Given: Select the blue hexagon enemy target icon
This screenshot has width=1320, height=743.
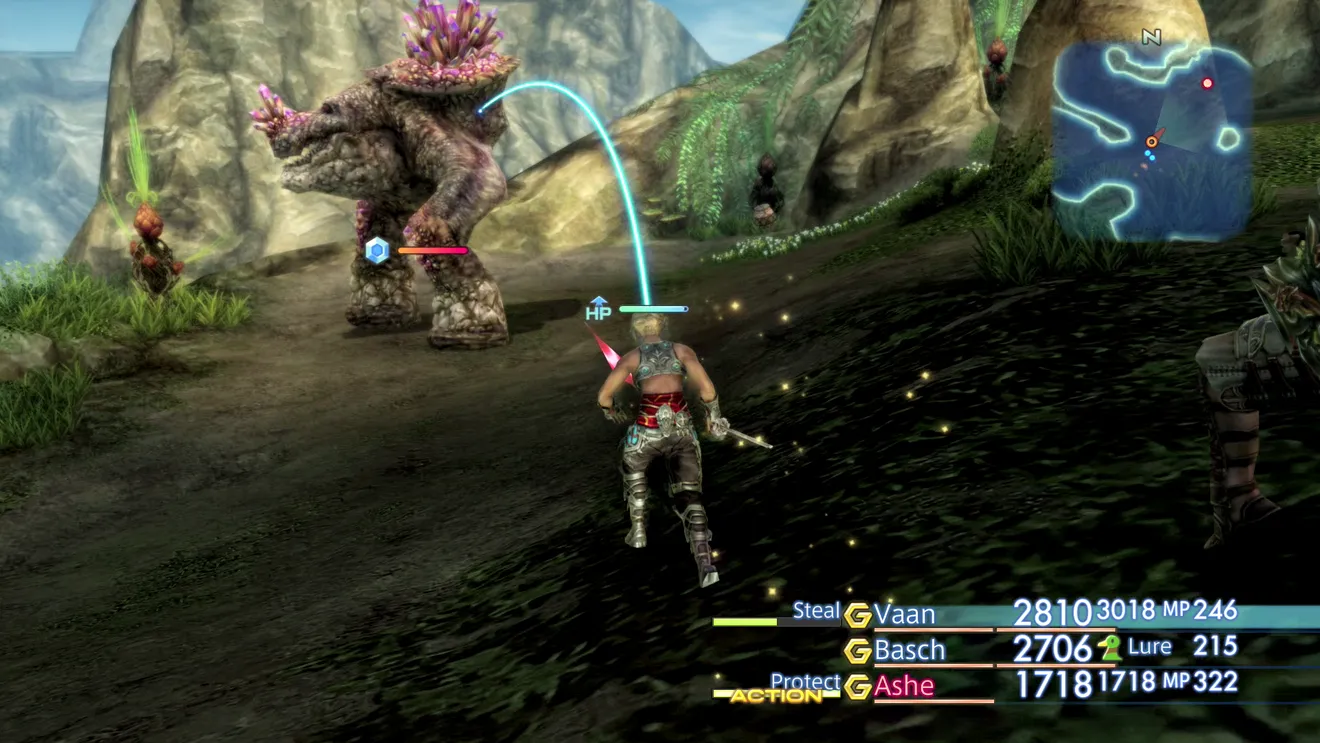Looking at the screenshot, I should click(x=377, y=250).
